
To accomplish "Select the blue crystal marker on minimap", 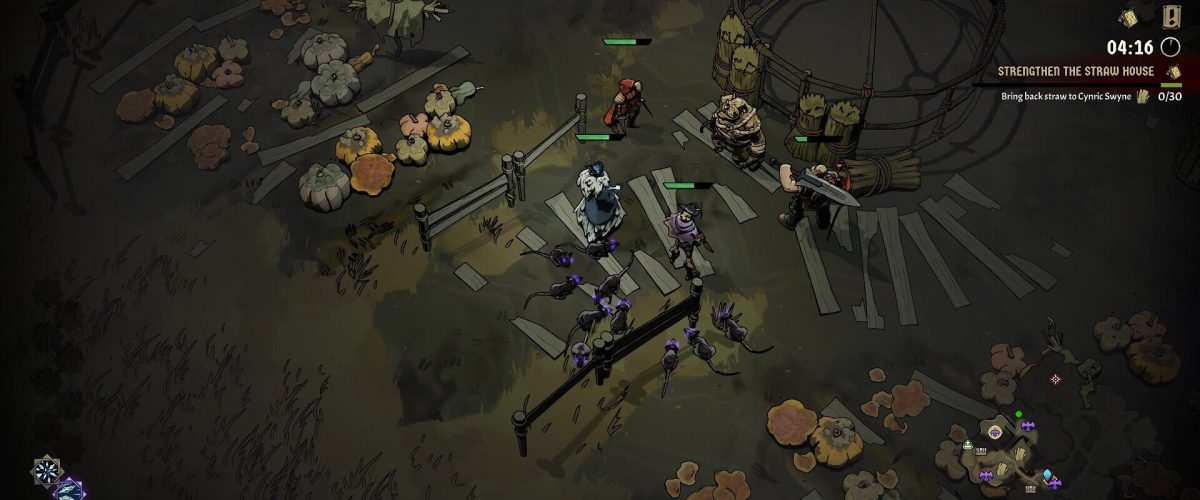I will (1047, 474).
